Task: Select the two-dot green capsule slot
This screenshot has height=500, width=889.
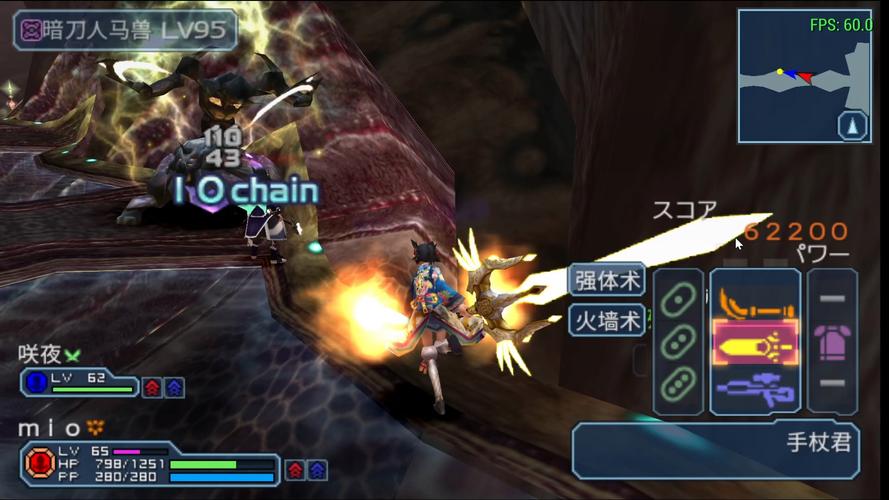Action: tap(678, 341)
